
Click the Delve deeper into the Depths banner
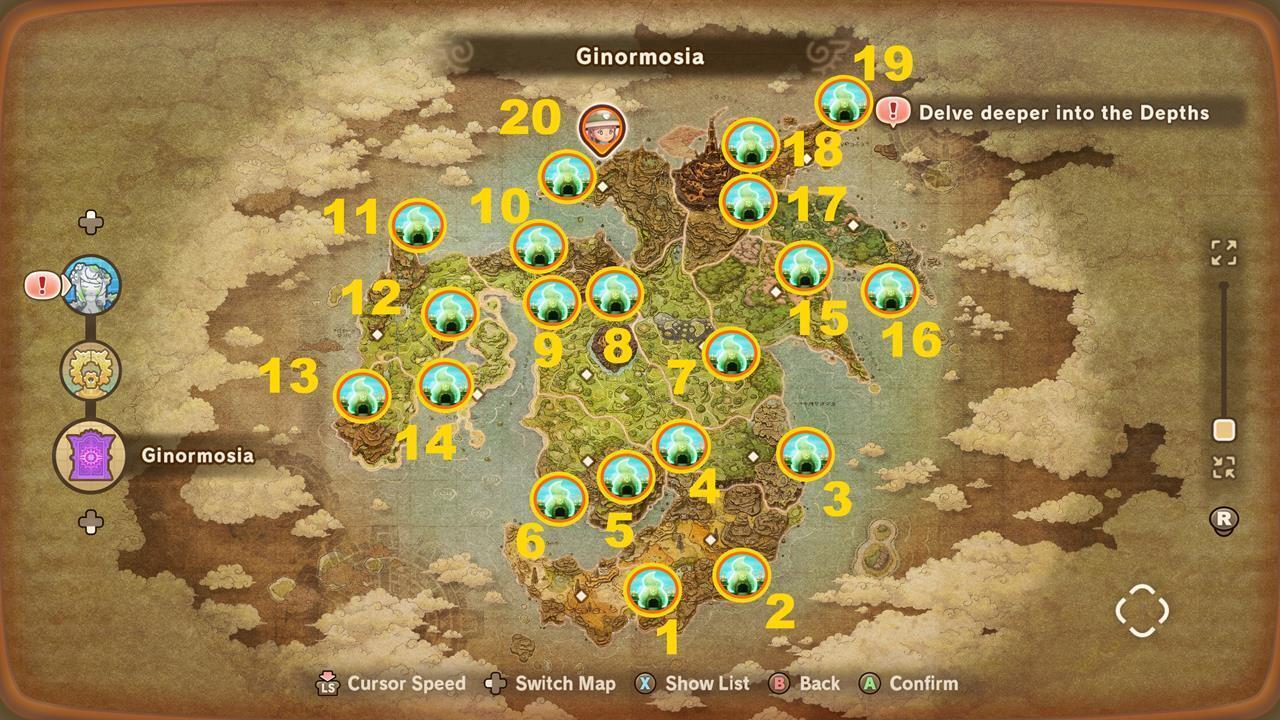click(1063, 113)
